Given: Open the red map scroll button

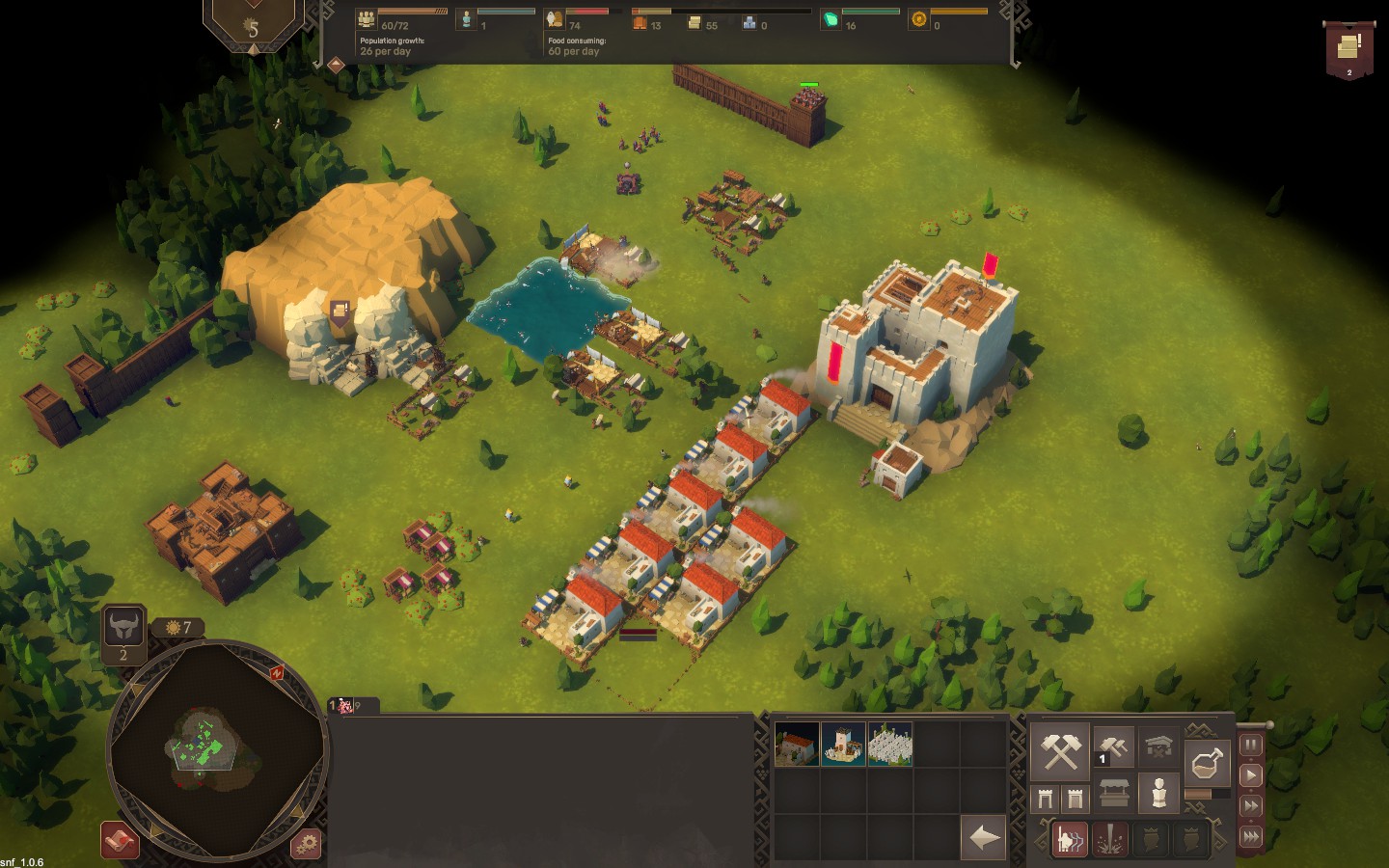Looking at the screenshot, I should click(121, 841).
